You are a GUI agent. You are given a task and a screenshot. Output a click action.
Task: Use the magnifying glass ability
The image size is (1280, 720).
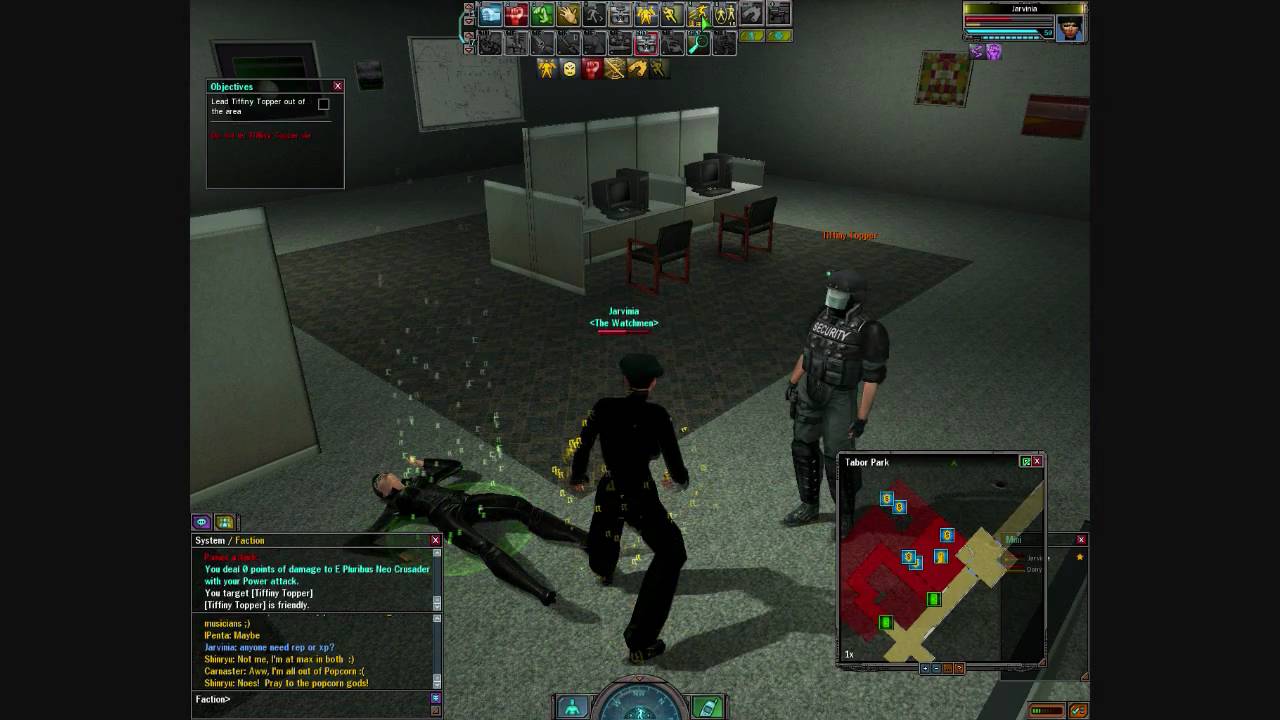click(x=698, y=43)
